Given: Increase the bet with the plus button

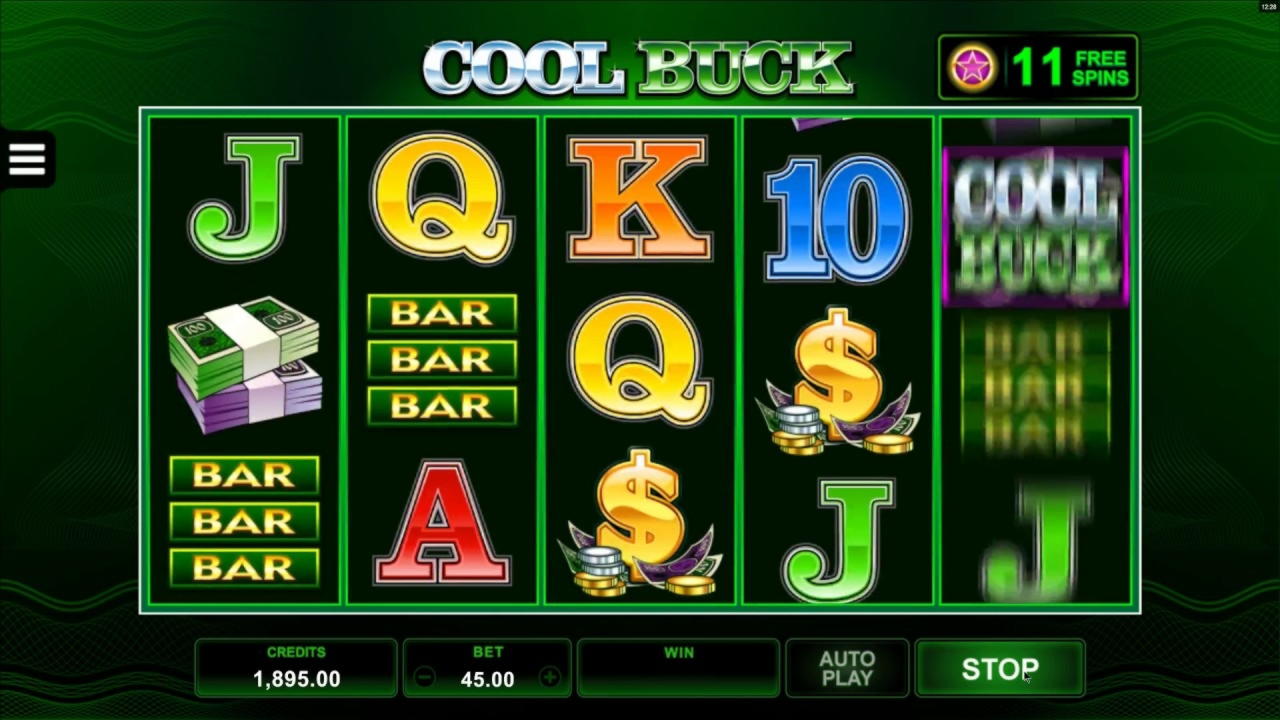Looking at the screenshot, I should tap(549, 678).
